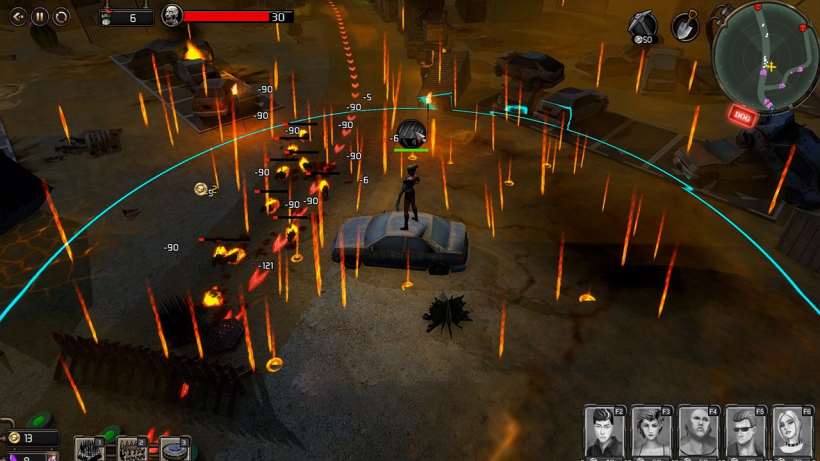The image size is (820, 461).
Task: Click the back arrow button
Action: pyautogui.click(x=18, y=16)
